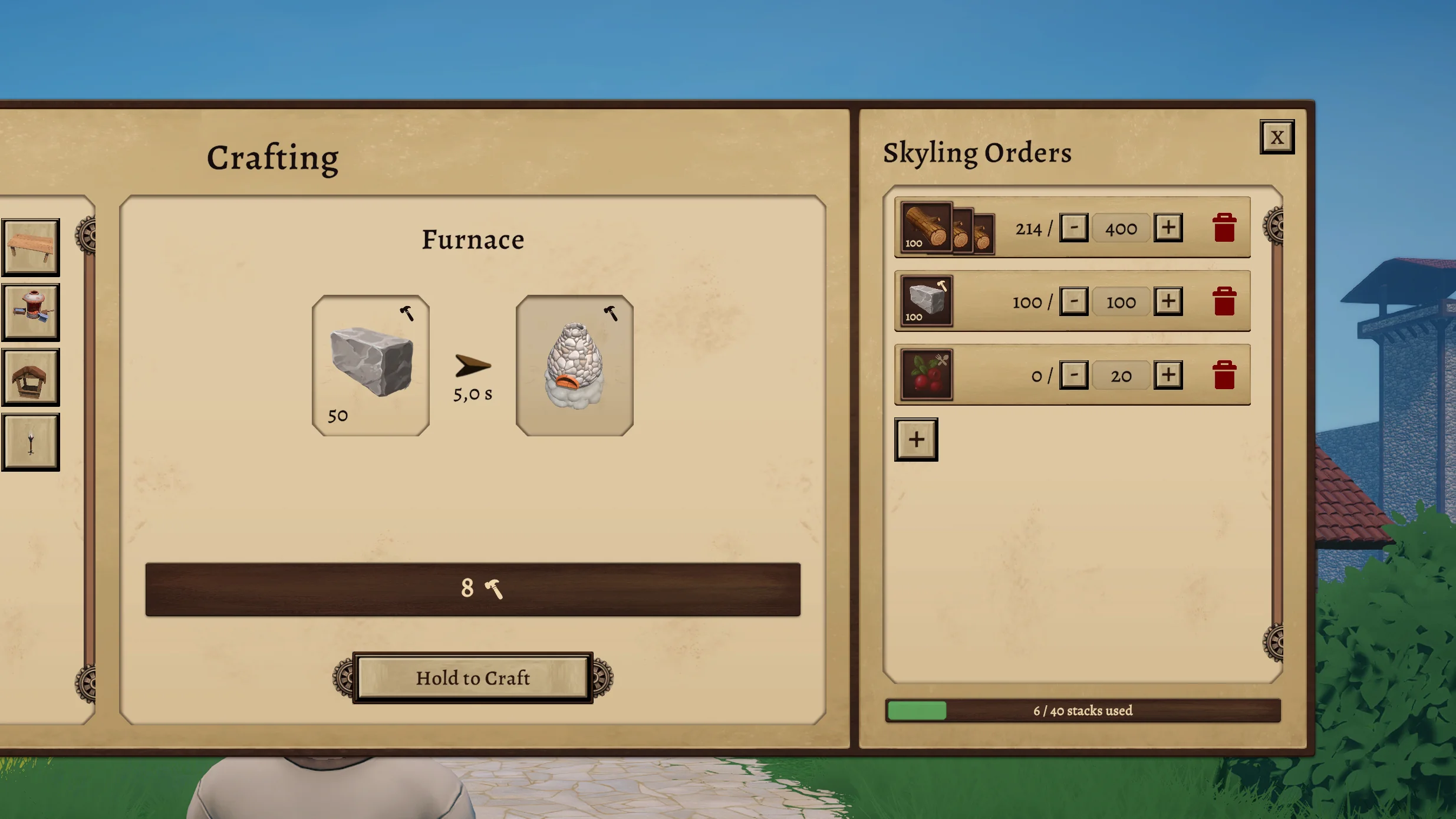1456x819 pixels.
Task: Increase the wood log order amount
Action: [x=1168, y=228]
